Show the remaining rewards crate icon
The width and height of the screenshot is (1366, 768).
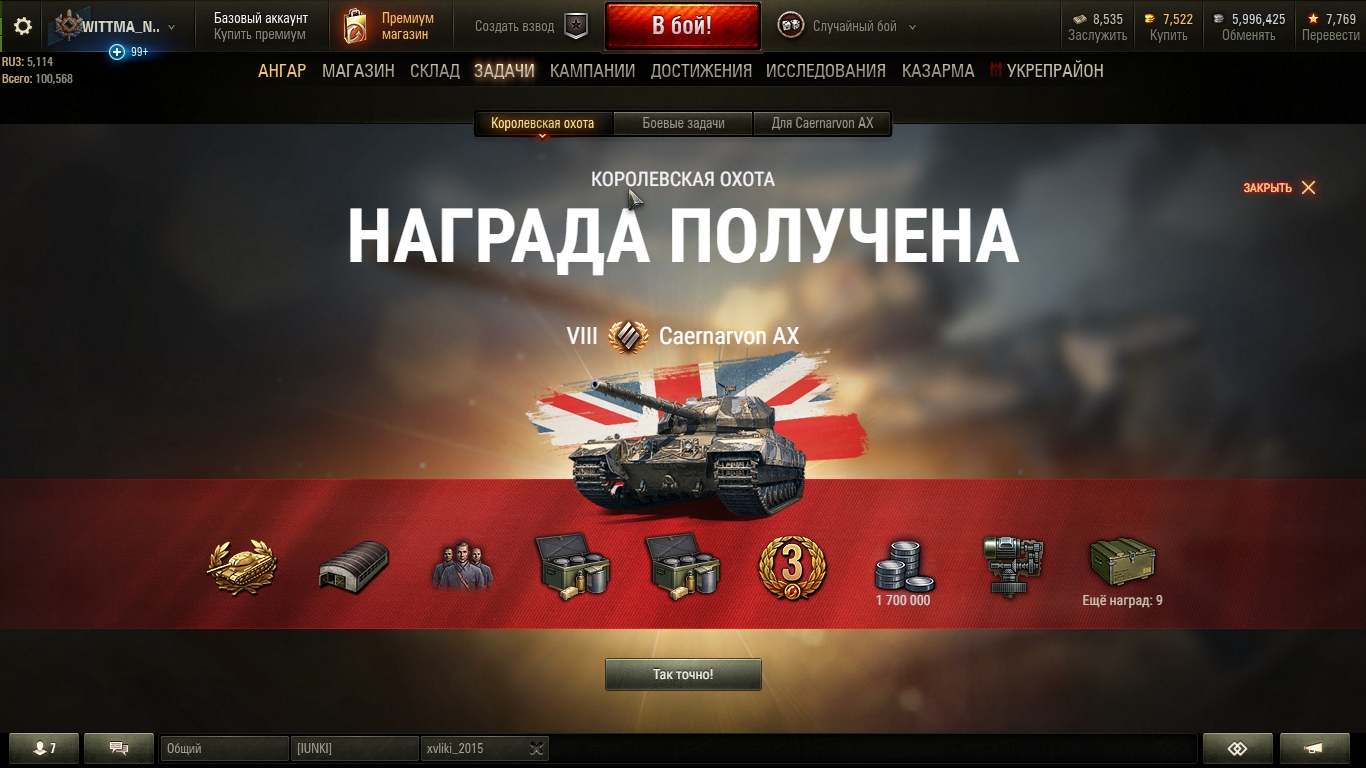pyautogui.click(x=1122, y=565)
